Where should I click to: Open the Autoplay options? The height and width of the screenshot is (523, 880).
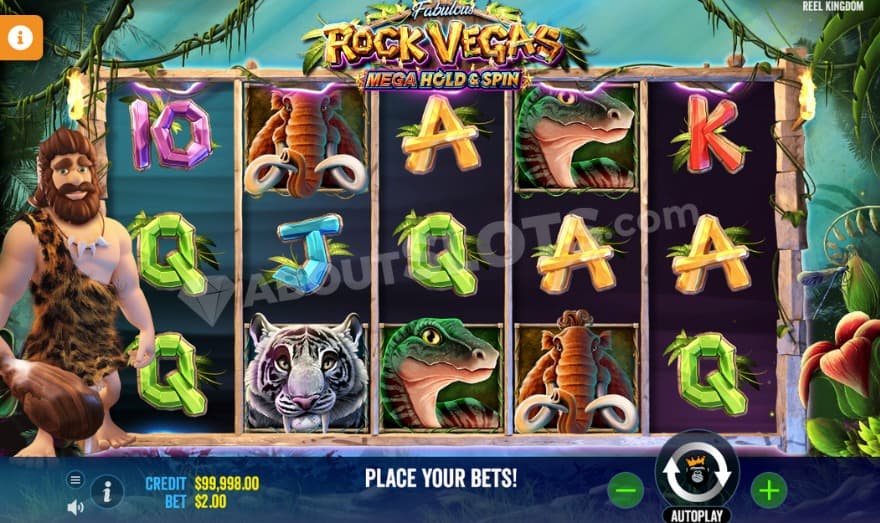point(696,514)
